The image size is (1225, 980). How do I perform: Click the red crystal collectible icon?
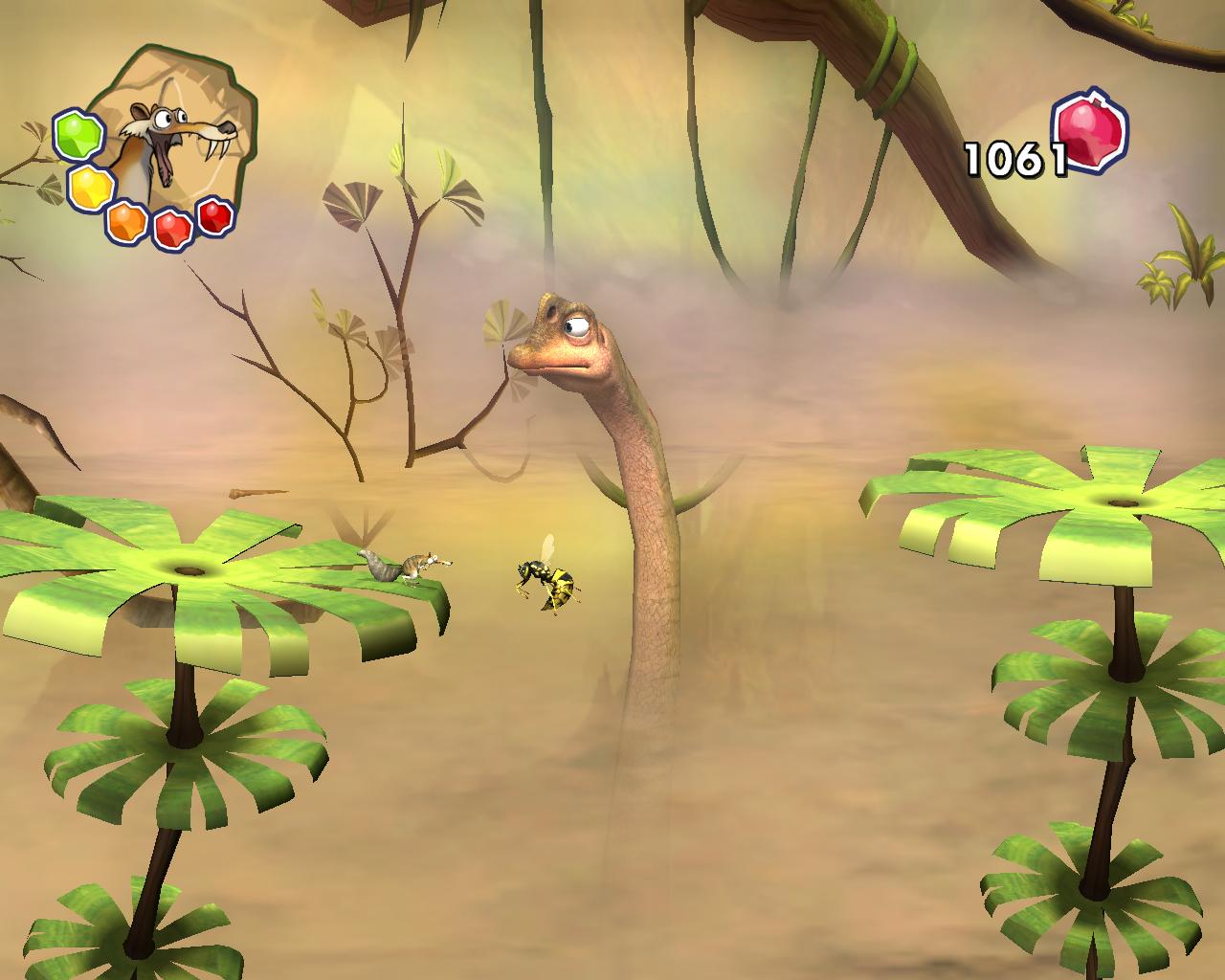tap(1090, 133)
